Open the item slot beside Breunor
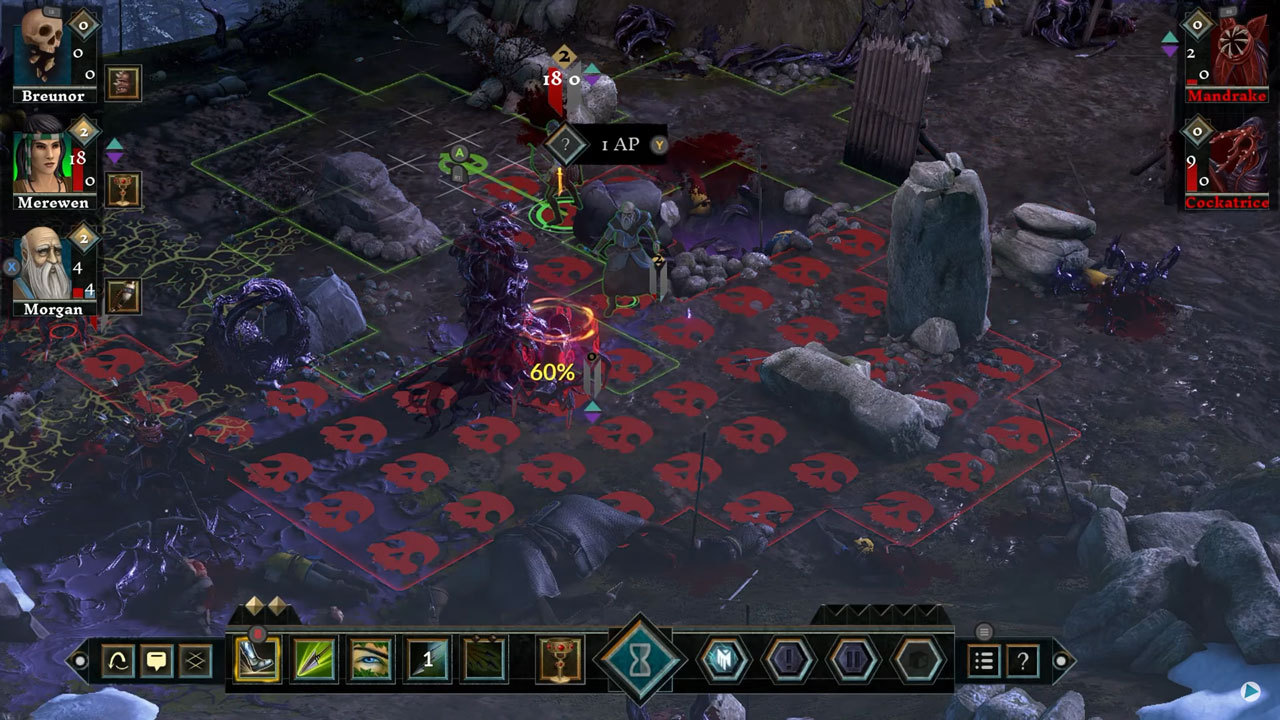The image size is (1280, 720). click(x=123, y=84)
